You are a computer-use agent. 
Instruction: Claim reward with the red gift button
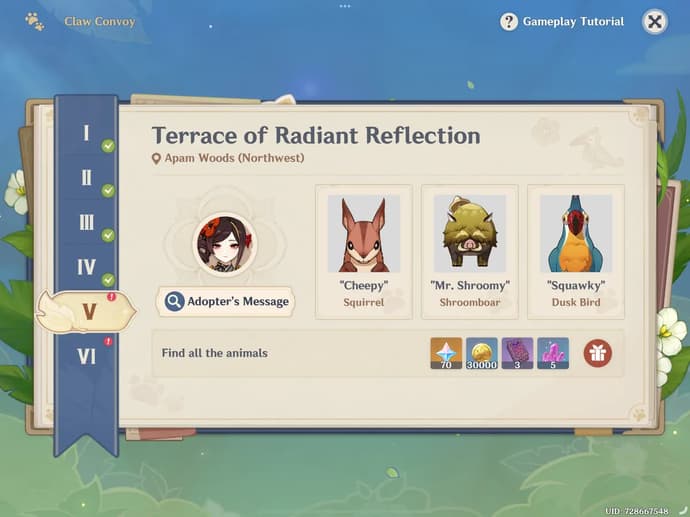(598, 353)
